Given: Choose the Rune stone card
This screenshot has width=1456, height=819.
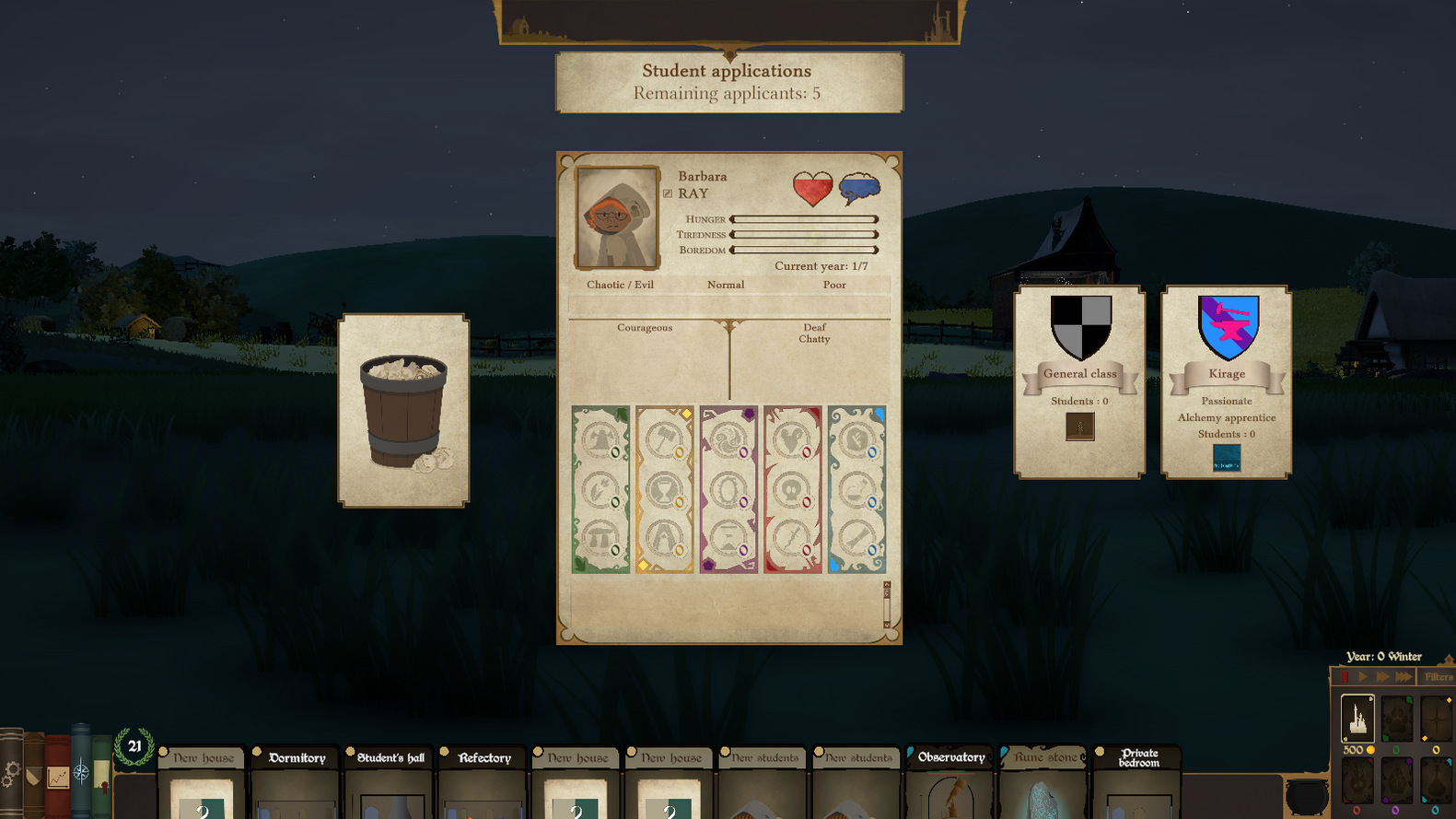Looking at the screenshot, I should pyautogui.click(x=1044, y=779).
